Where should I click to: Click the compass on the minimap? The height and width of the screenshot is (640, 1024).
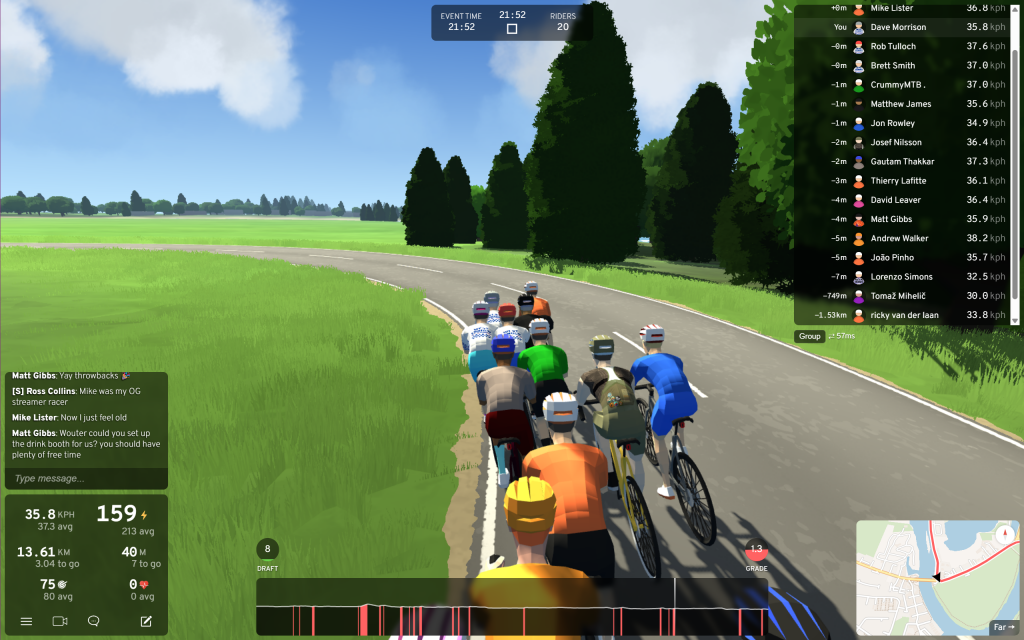click(x=1003, y=534)
